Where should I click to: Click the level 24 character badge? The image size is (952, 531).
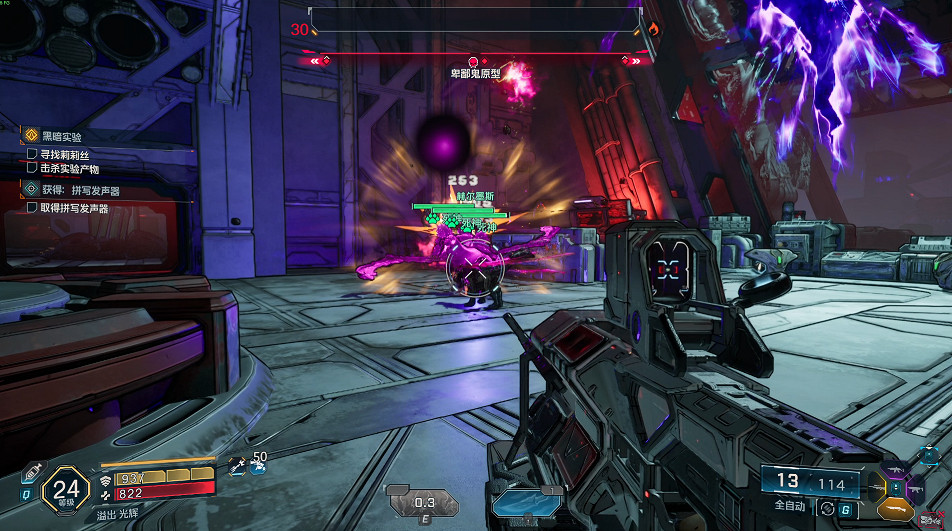click(66, 490)
